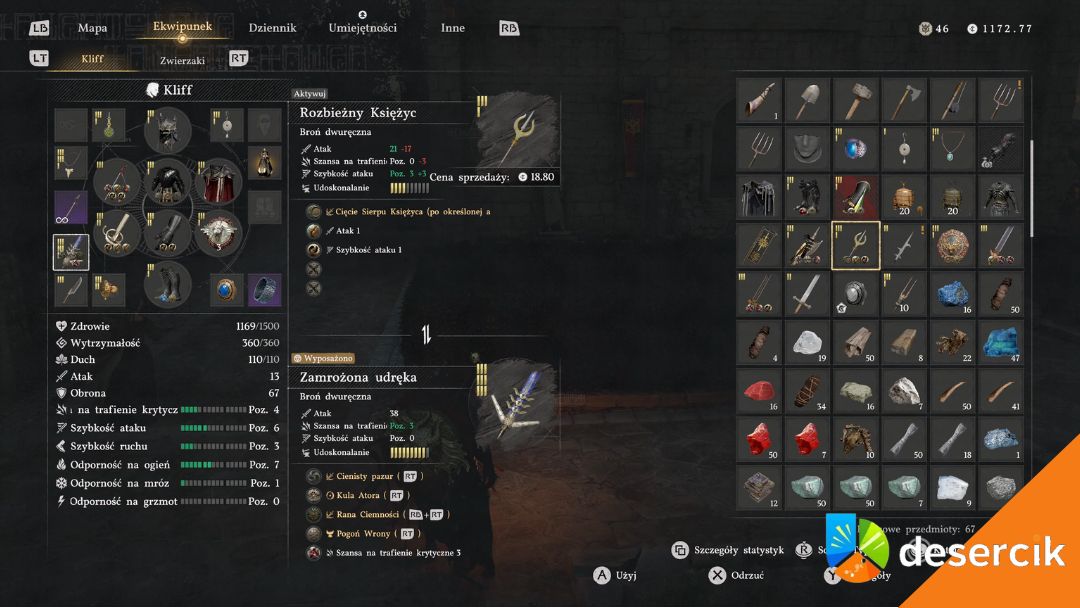The height and width of the screenshot is (608, 1080).
Task: Select the raw red meat stack of 16
Action: point(759,392)
